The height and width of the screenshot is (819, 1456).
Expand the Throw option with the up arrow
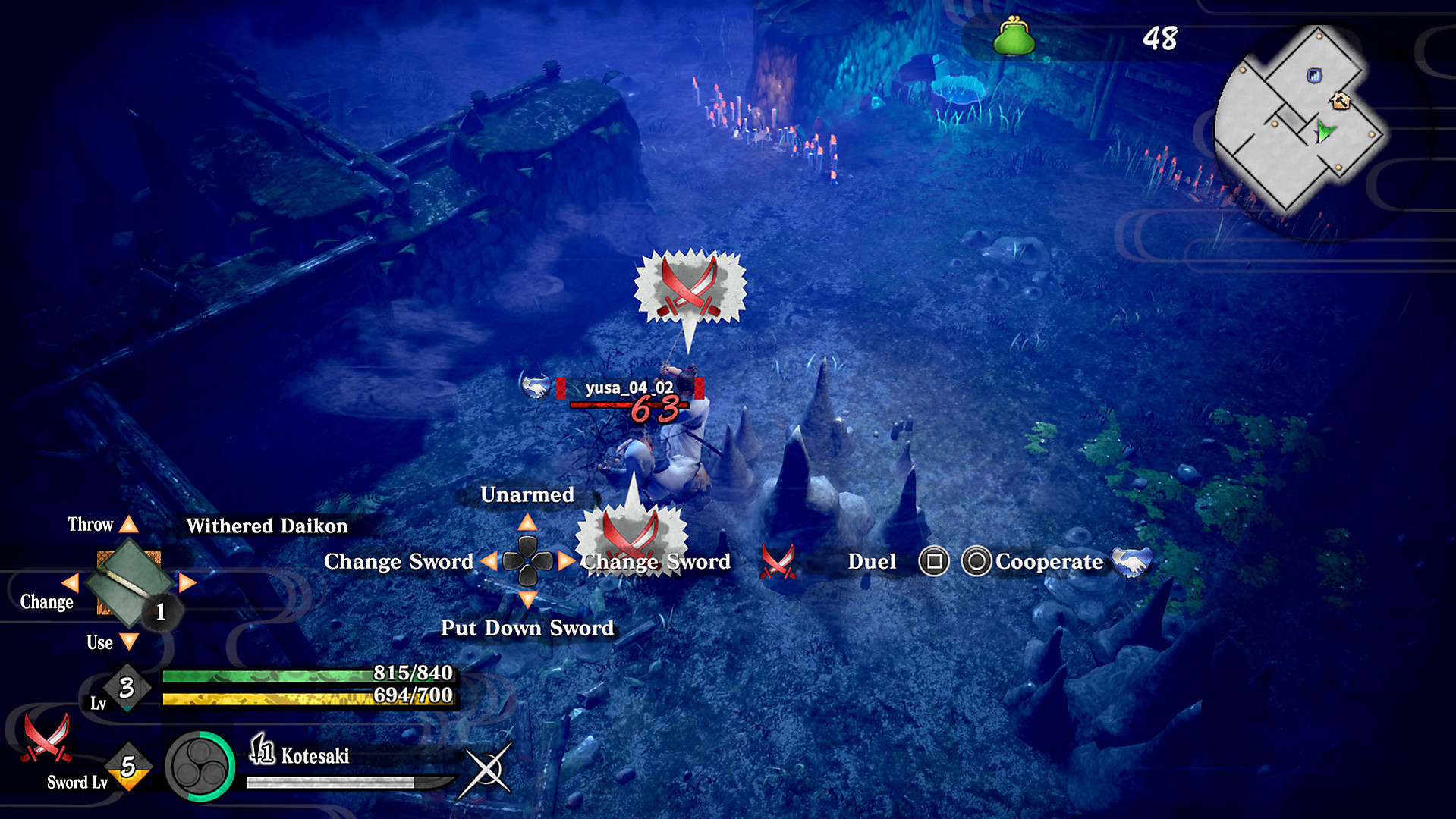point(131,523)
